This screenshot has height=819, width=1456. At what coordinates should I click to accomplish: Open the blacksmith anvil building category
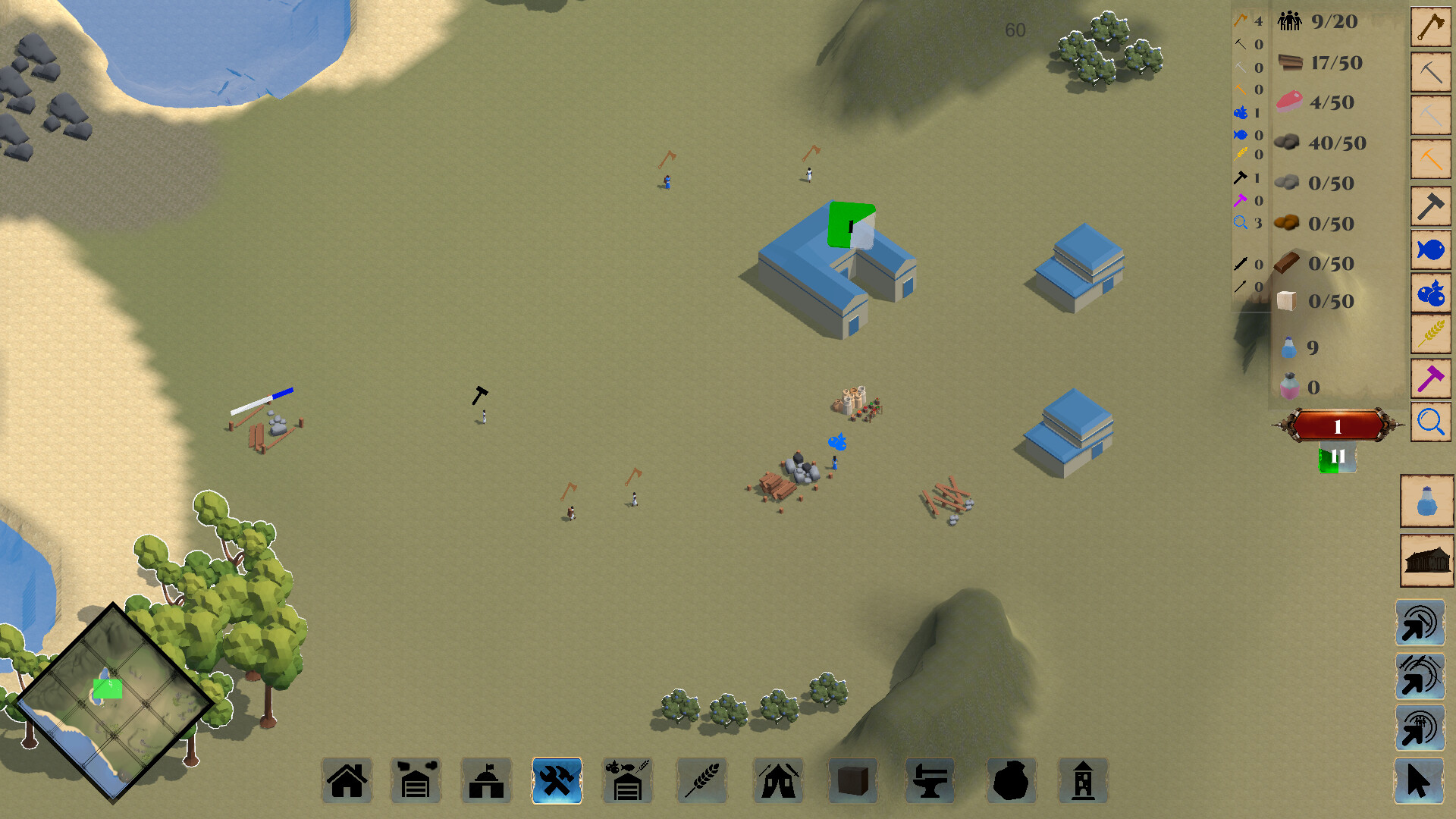coord(930,780)
